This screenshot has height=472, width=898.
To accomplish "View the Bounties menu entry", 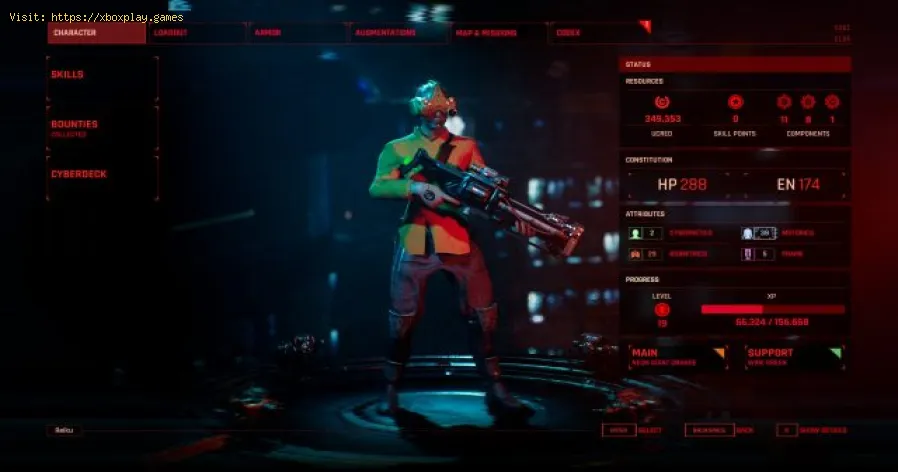I will 102,128.
